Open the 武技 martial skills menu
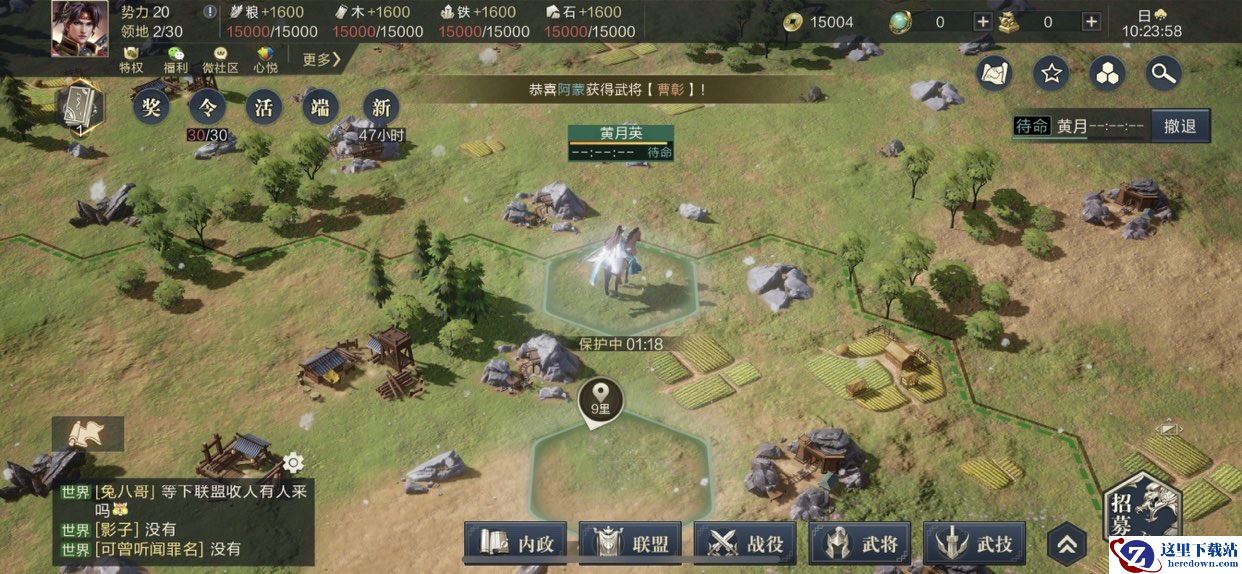This screenshot has width=1242, height=574. click(975, 544)
